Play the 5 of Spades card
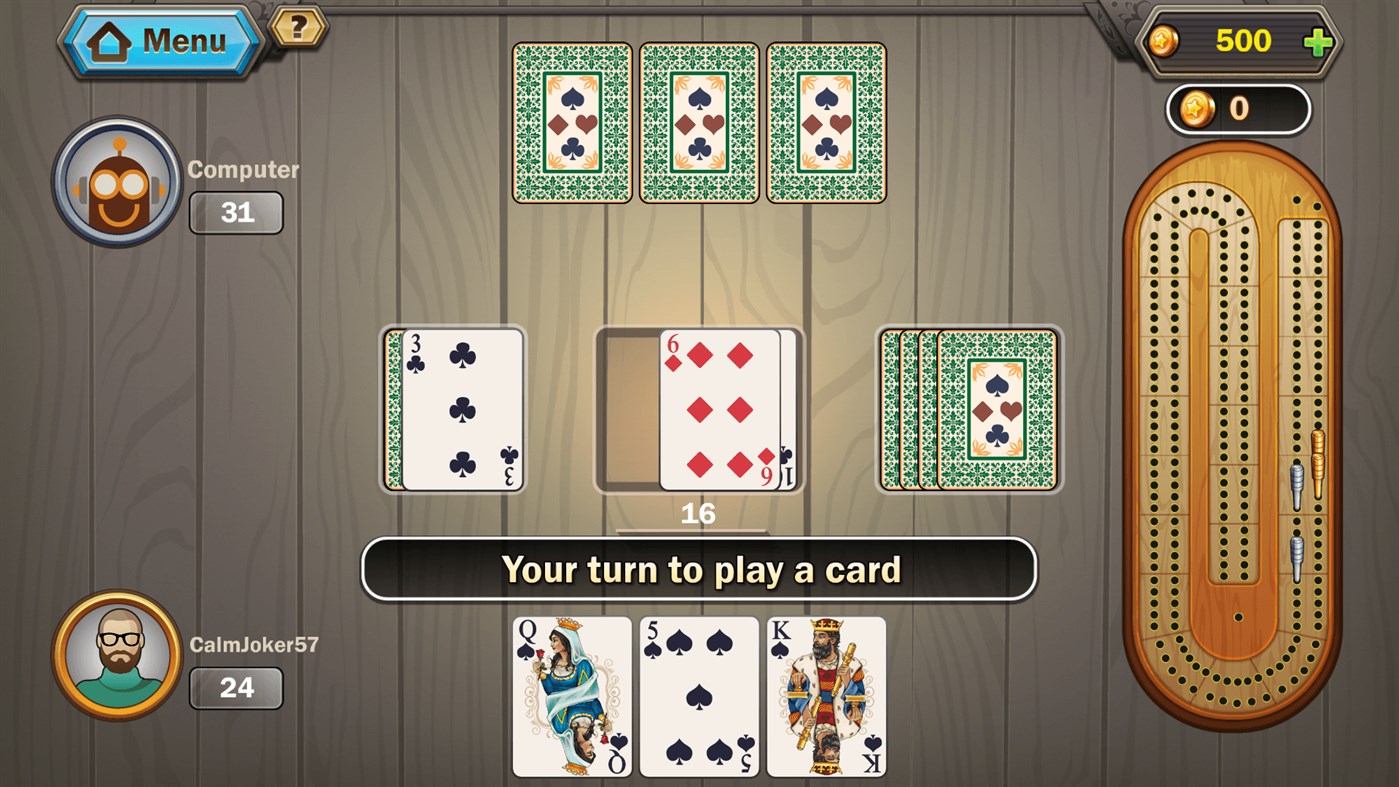 pos(698,697)
